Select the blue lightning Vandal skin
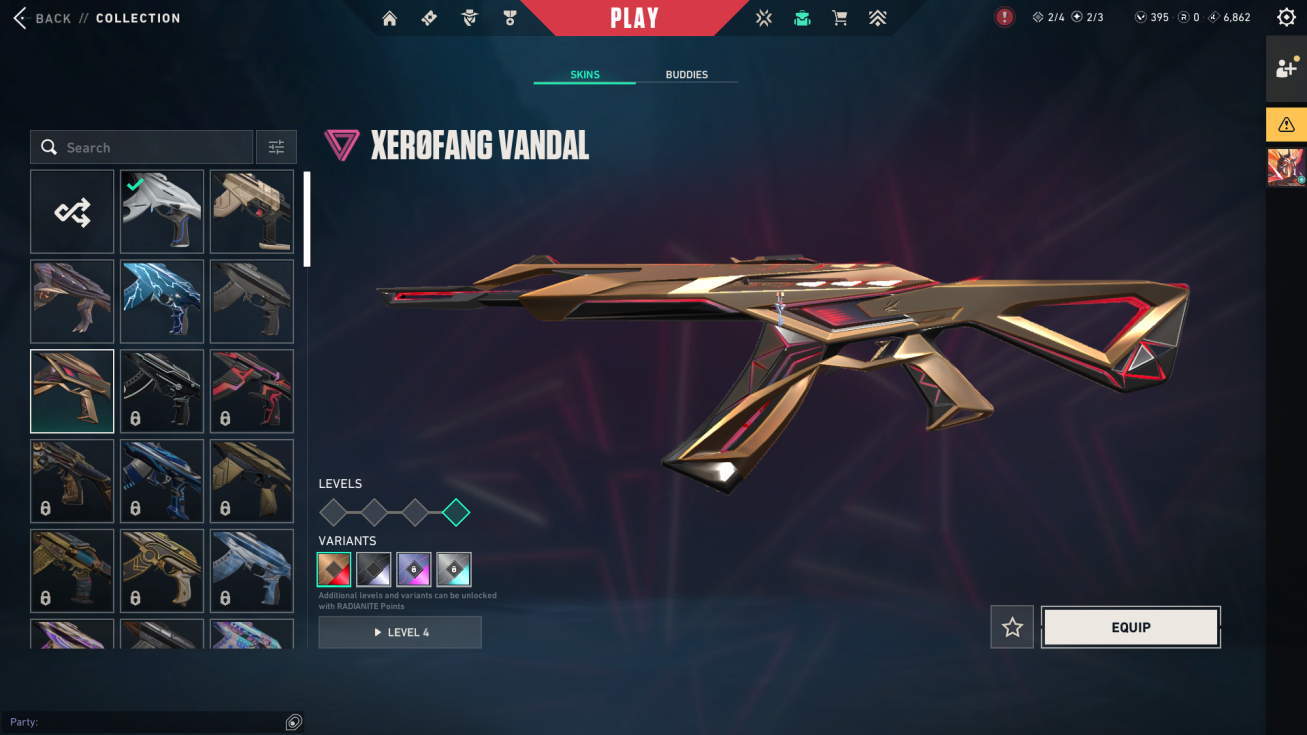The image size is (1307, 735). (x=162, y=301)
